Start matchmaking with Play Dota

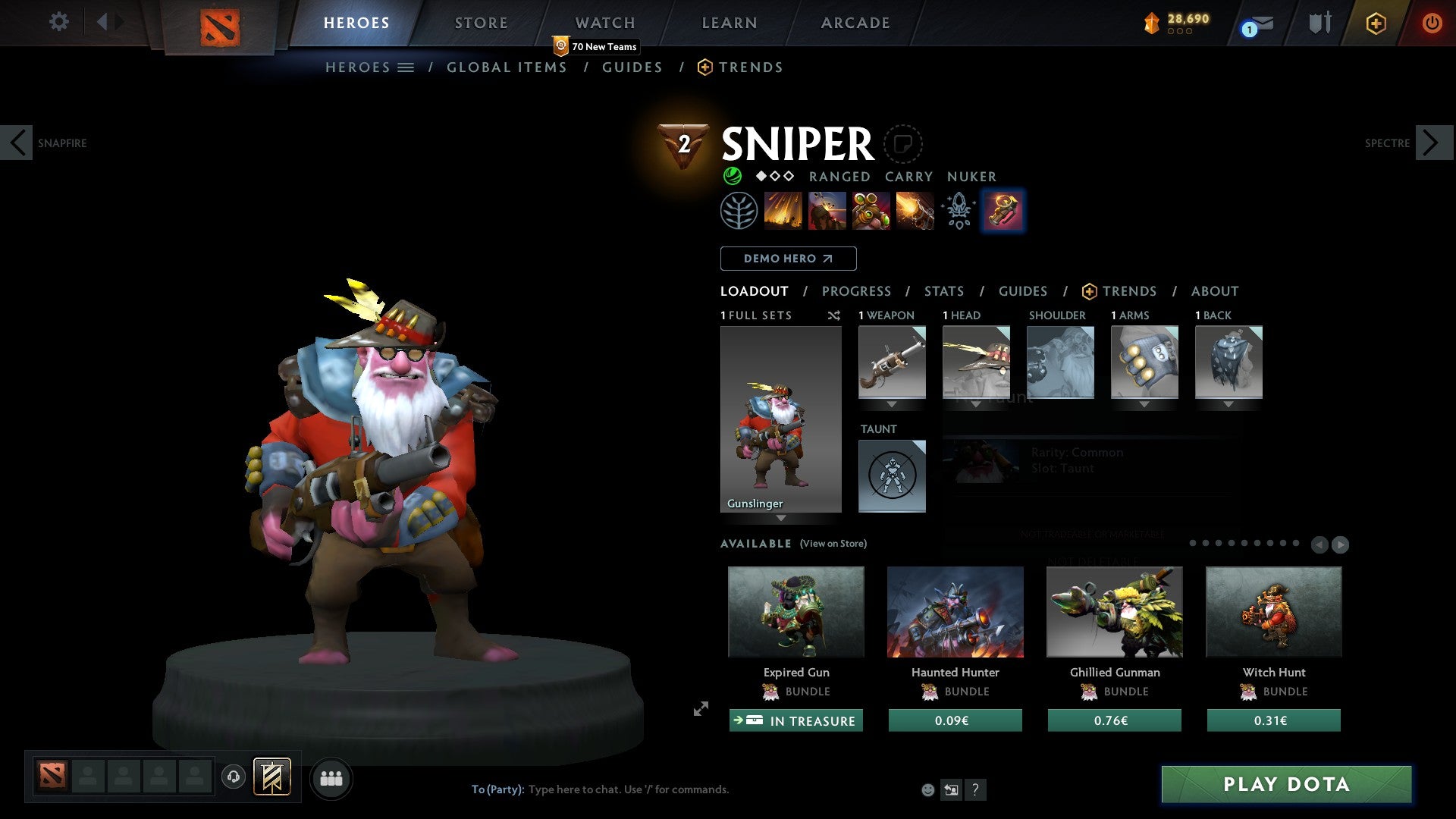(x=1286, y=784)
